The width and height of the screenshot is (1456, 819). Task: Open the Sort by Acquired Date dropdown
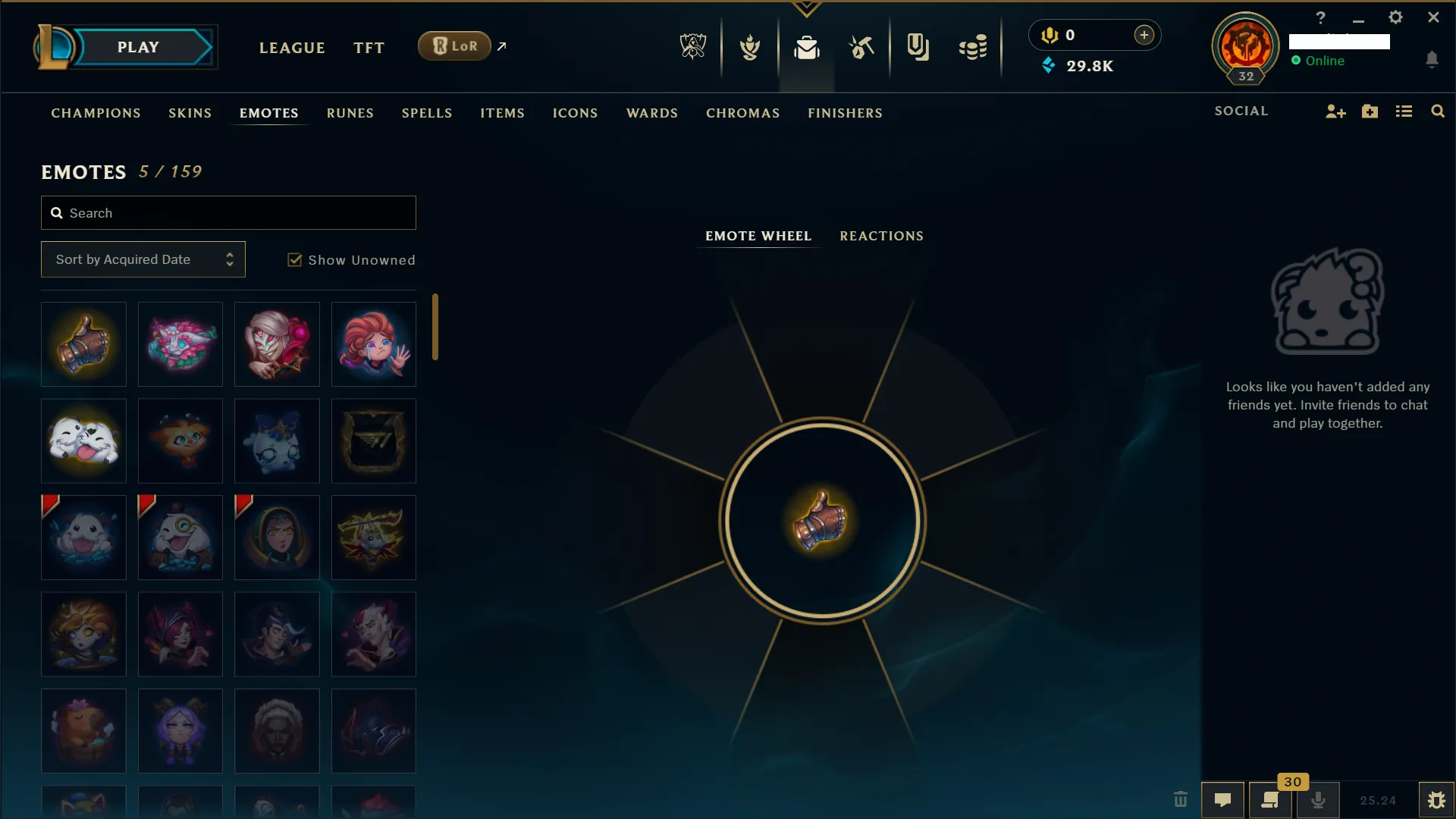pos(143,259)
